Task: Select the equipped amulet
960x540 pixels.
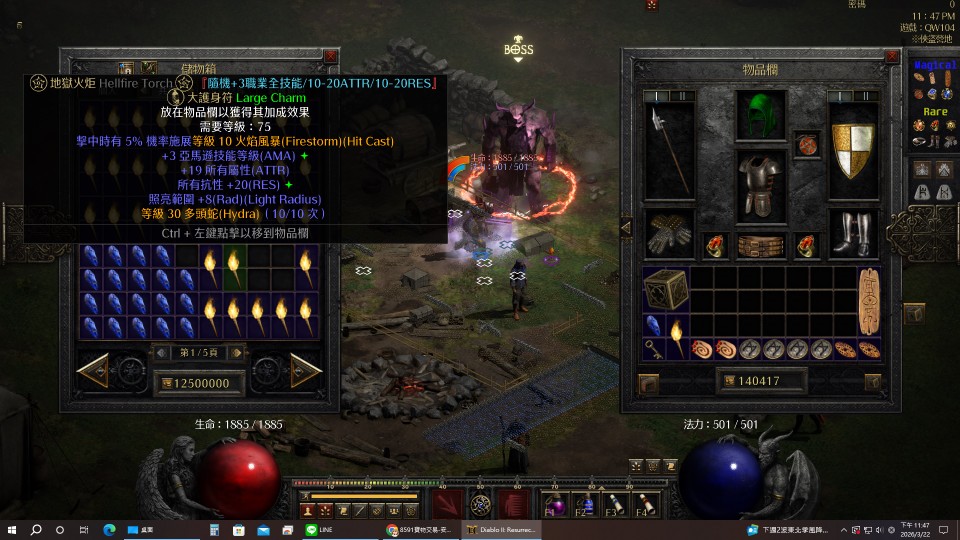Action: tap(807, 145)
